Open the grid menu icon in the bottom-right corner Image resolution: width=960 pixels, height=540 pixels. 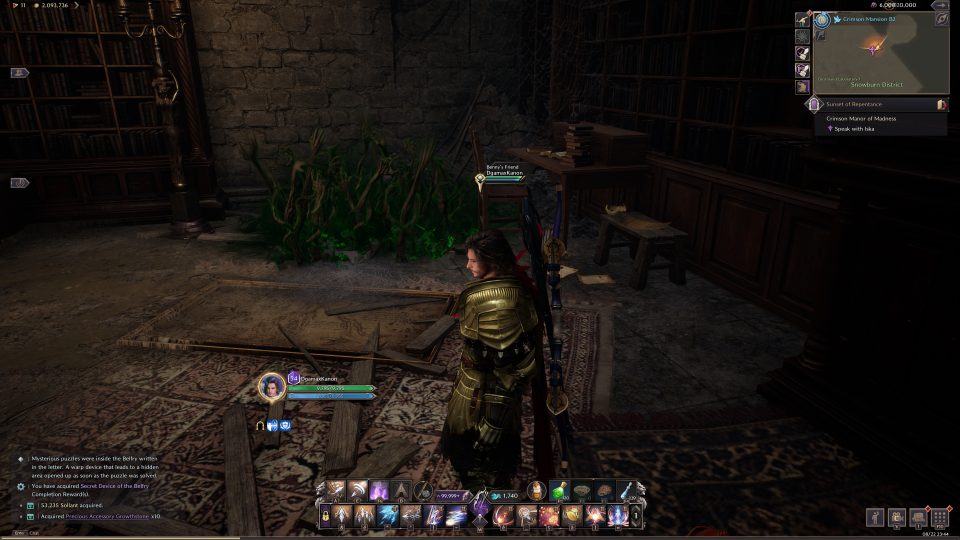(x=940, y=517)
